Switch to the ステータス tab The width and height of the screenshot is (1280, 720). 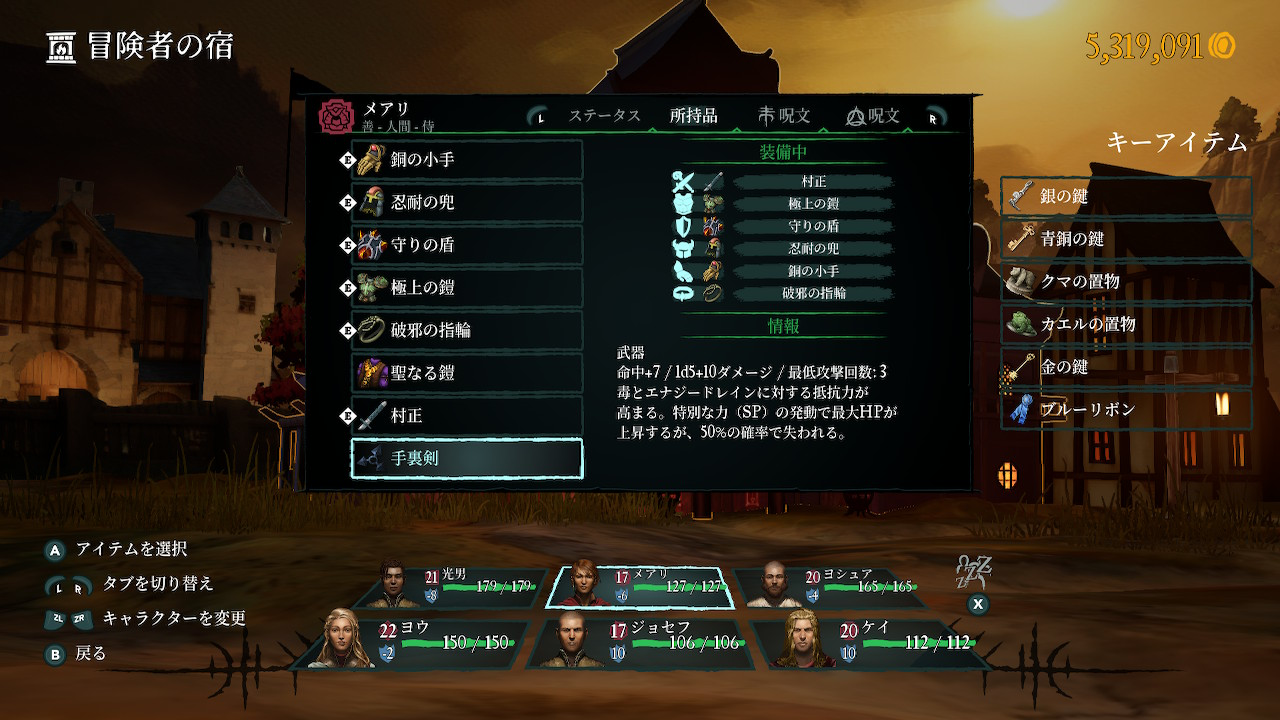point(604,116)
